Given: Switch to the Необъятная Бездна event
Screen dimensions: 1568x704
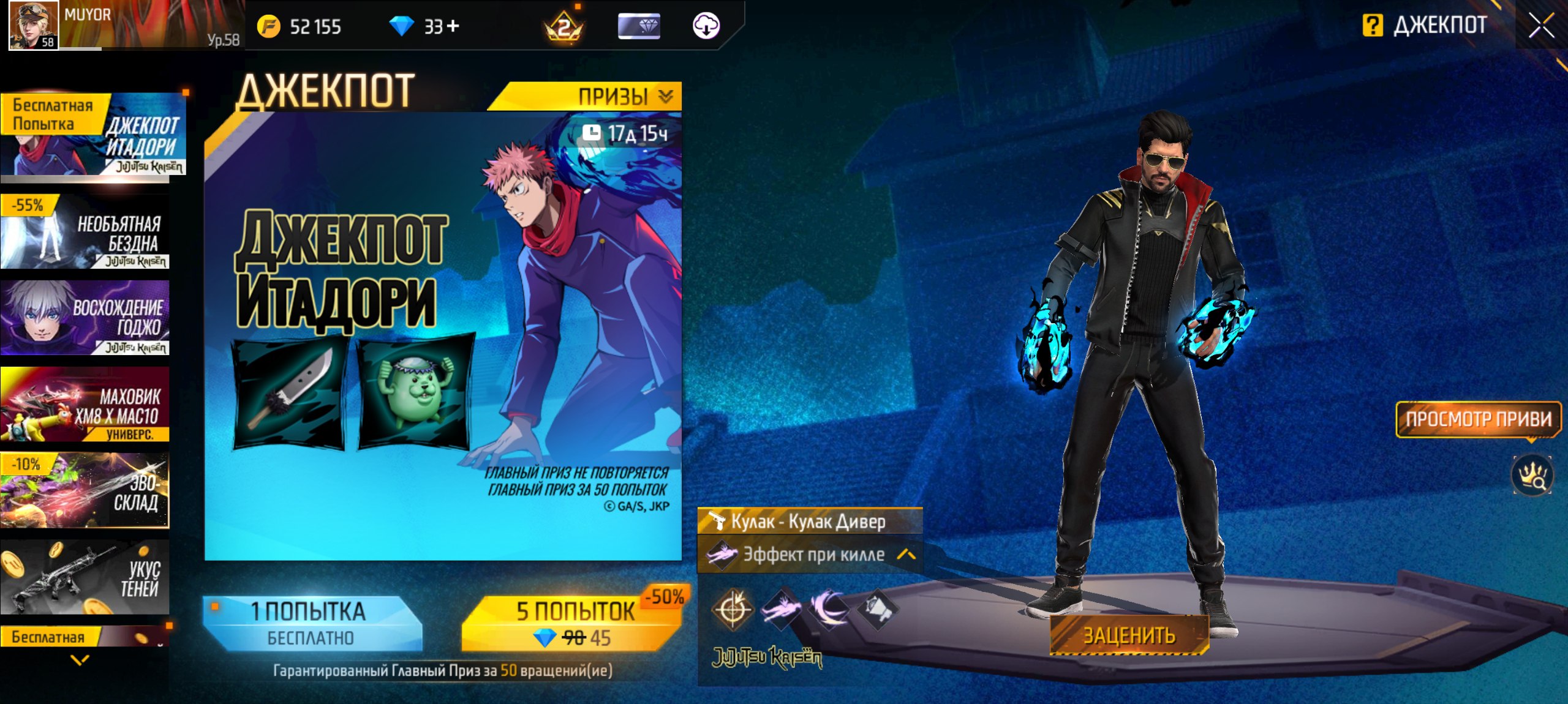Looking at the screenshot, I should click(86, 233).
